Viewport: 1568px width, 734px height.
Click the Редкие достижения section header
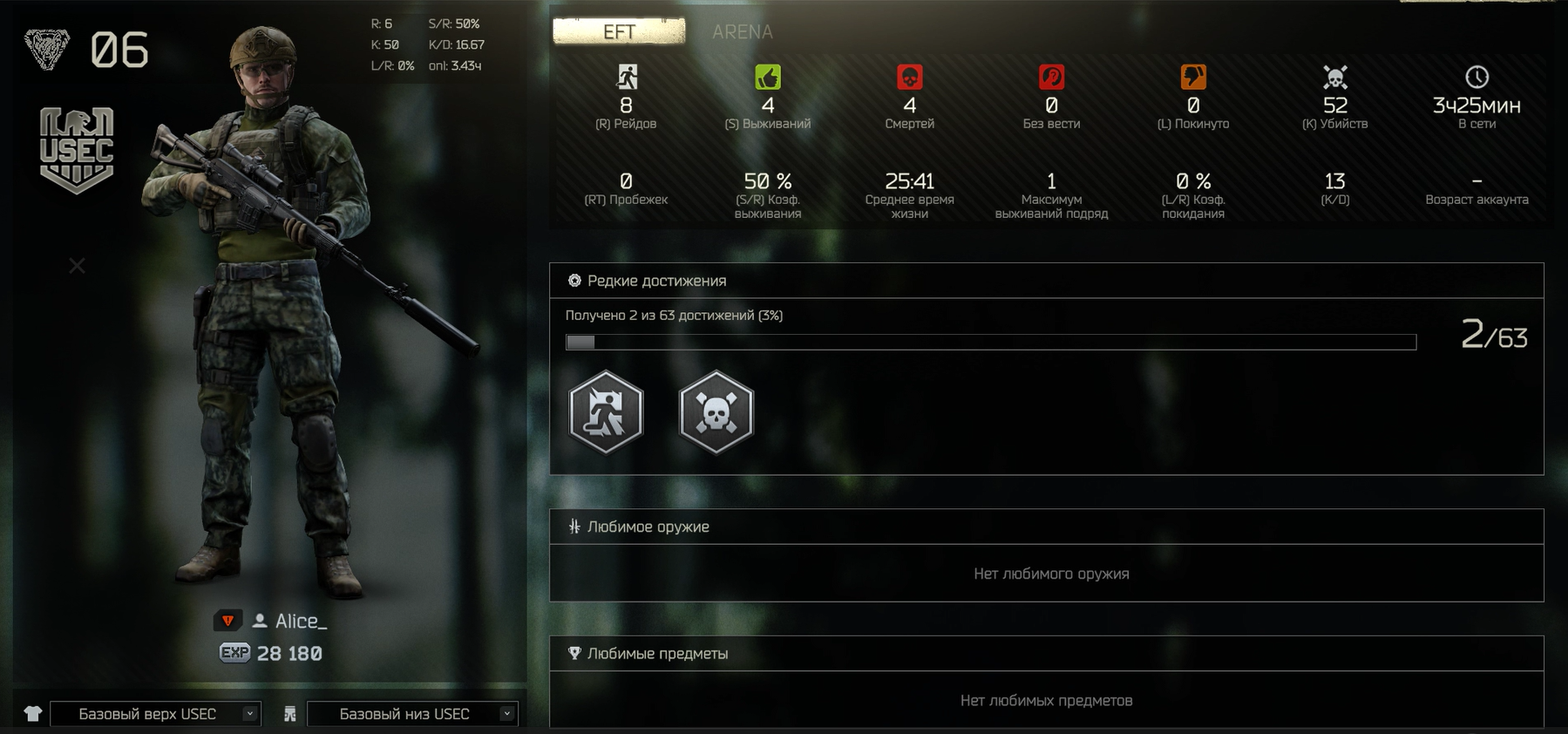click(656, 281)
